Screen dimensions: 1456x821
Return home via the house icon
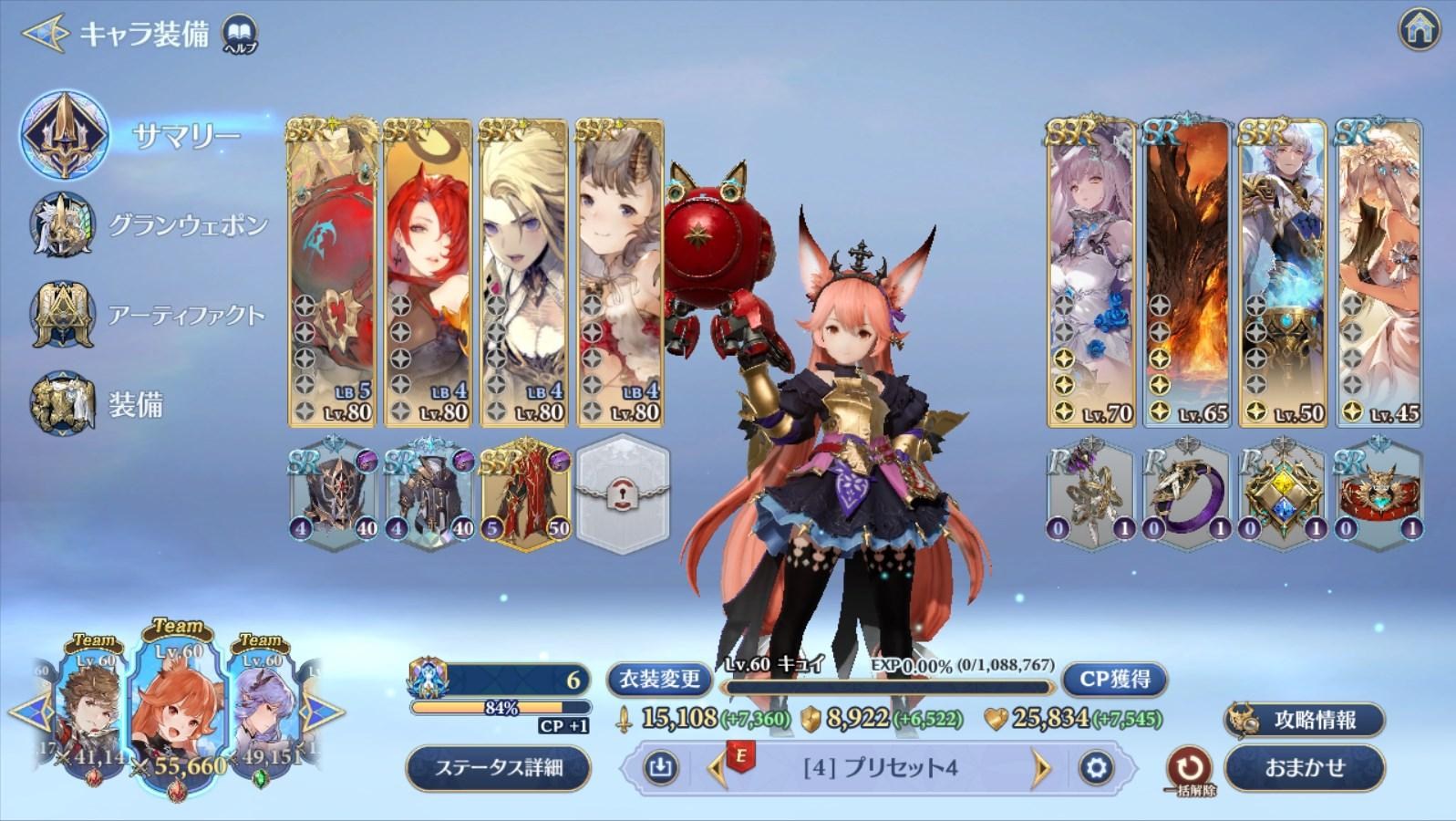(x=1419, y=30)
